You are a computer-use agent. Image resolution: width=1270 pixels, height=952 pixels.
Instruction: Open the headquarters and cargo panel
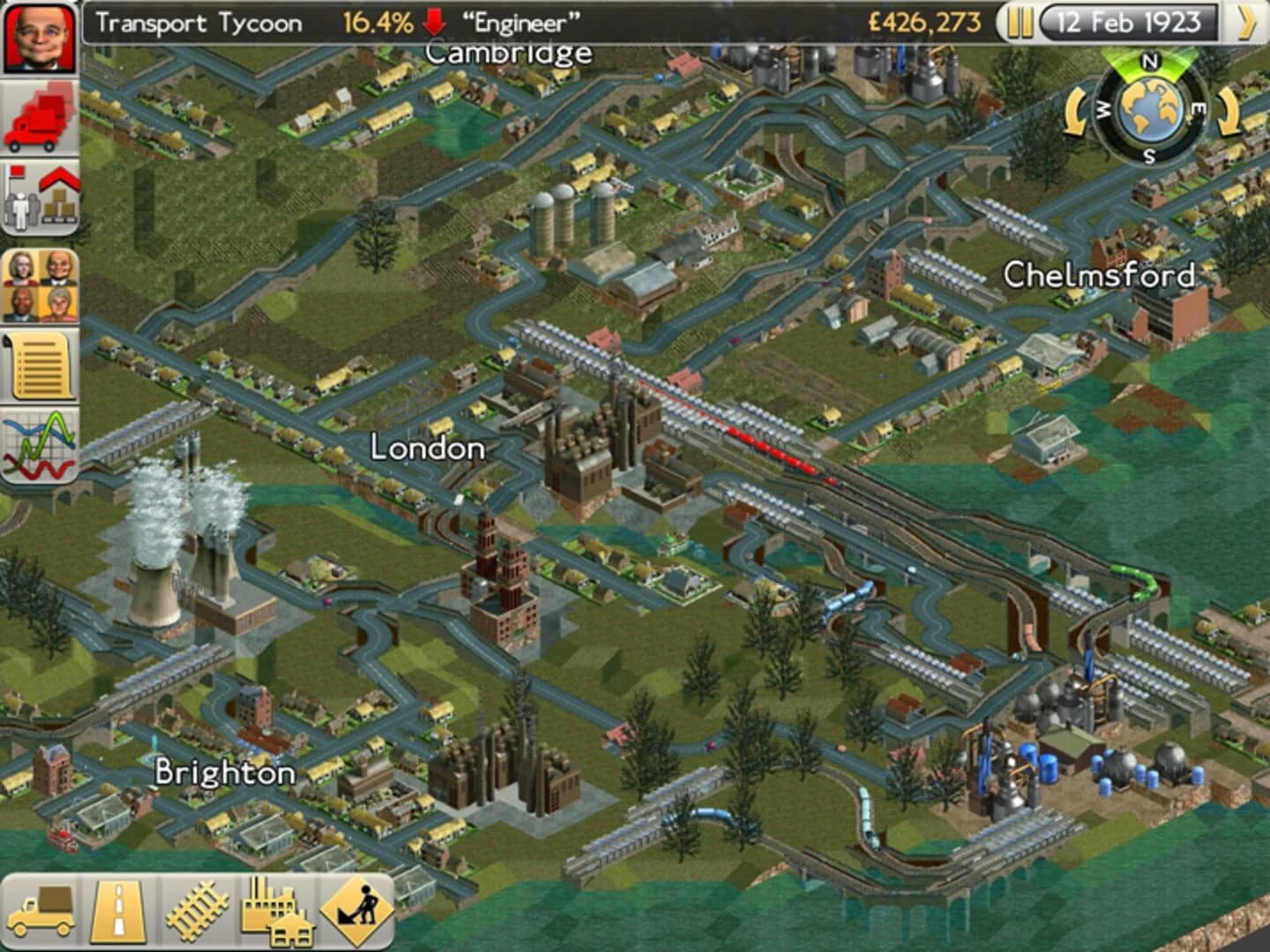click(x=39, y=194)
